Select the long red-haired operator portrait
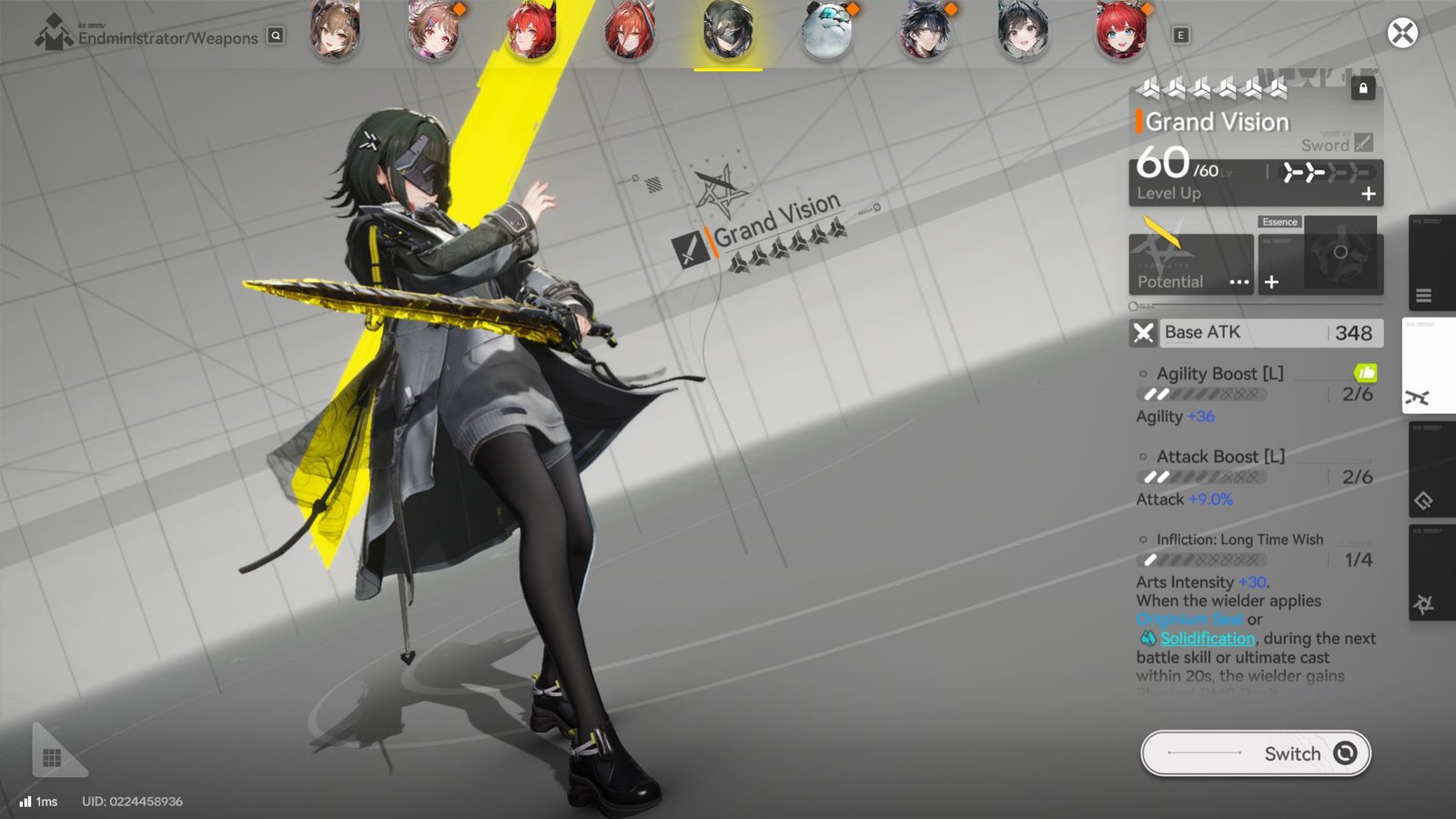Image resolution: width=1456 pixels, height=819 pixels. pos(630,30)
